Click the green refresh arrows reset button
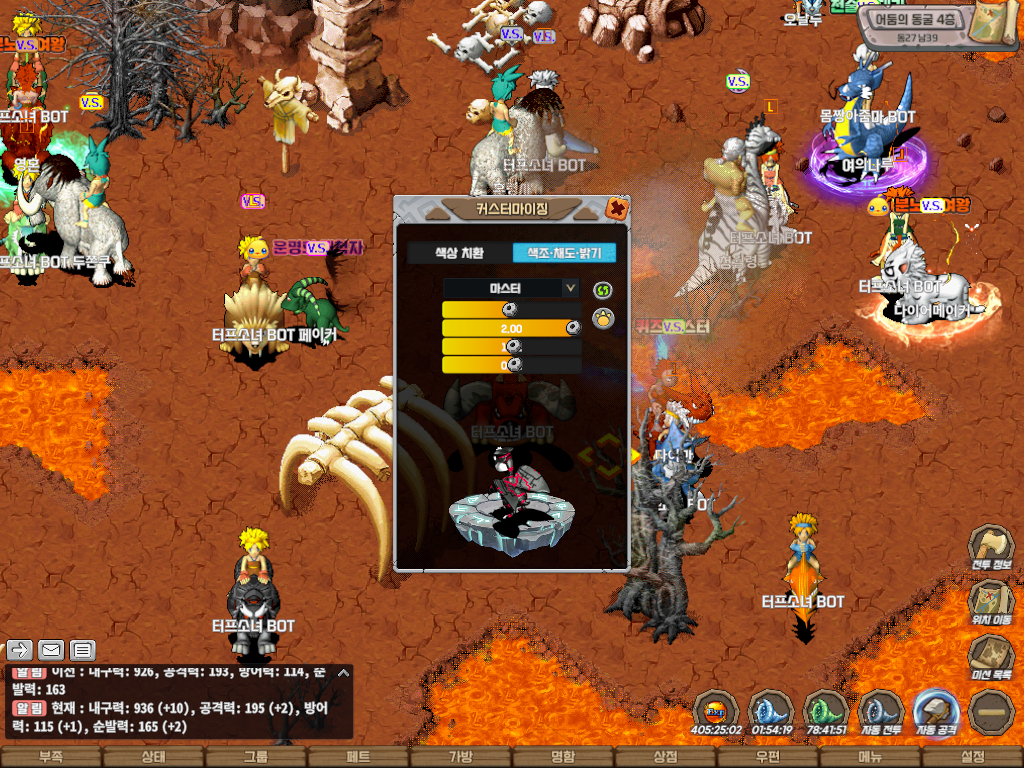Image resolution: width=1024 pixels, height=768 pixels. pyautogui.click(x=602, y=290)
